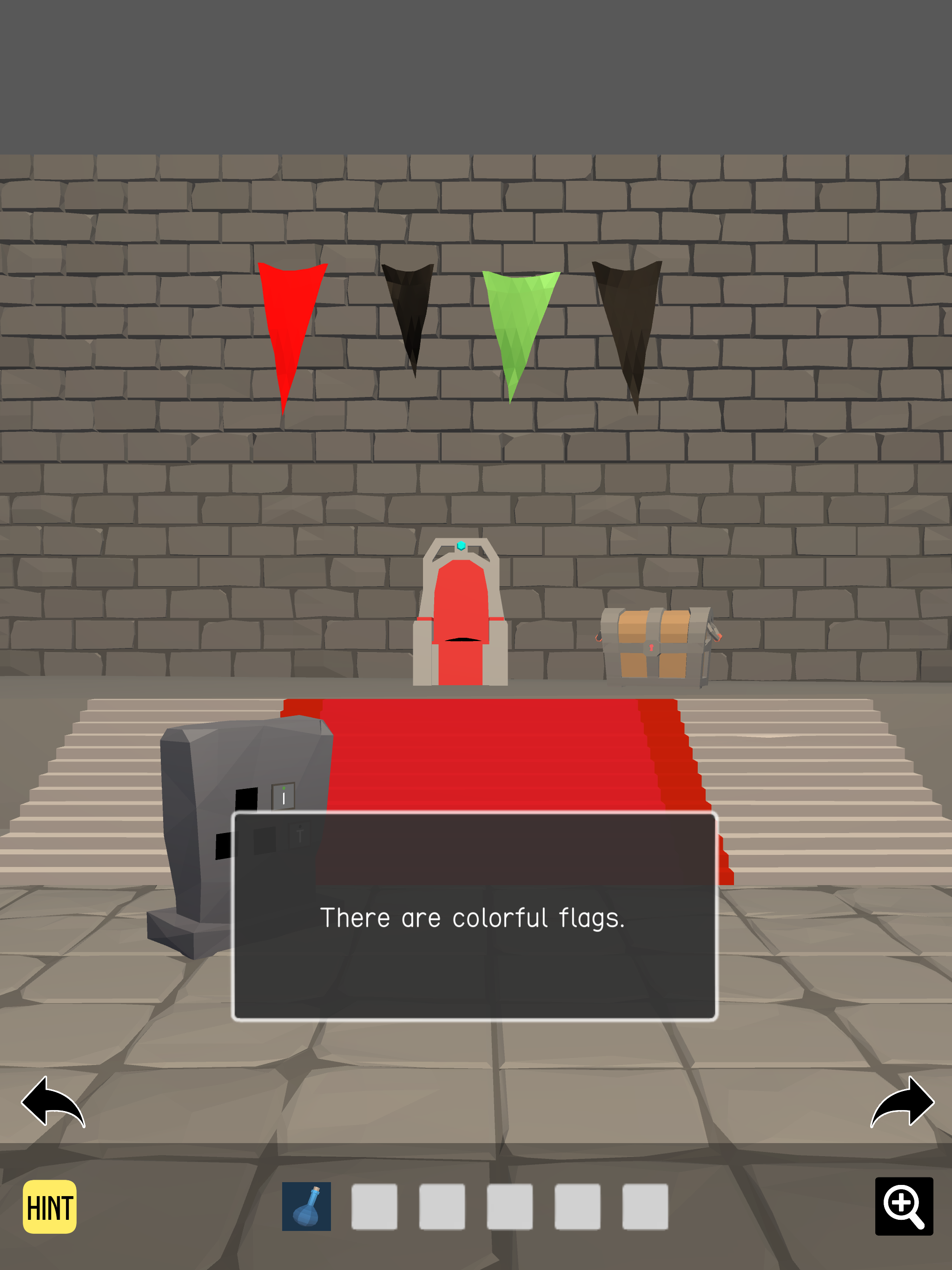
Task: Flip the 'i' switch on the stone slab
Action: pos(284,799)
